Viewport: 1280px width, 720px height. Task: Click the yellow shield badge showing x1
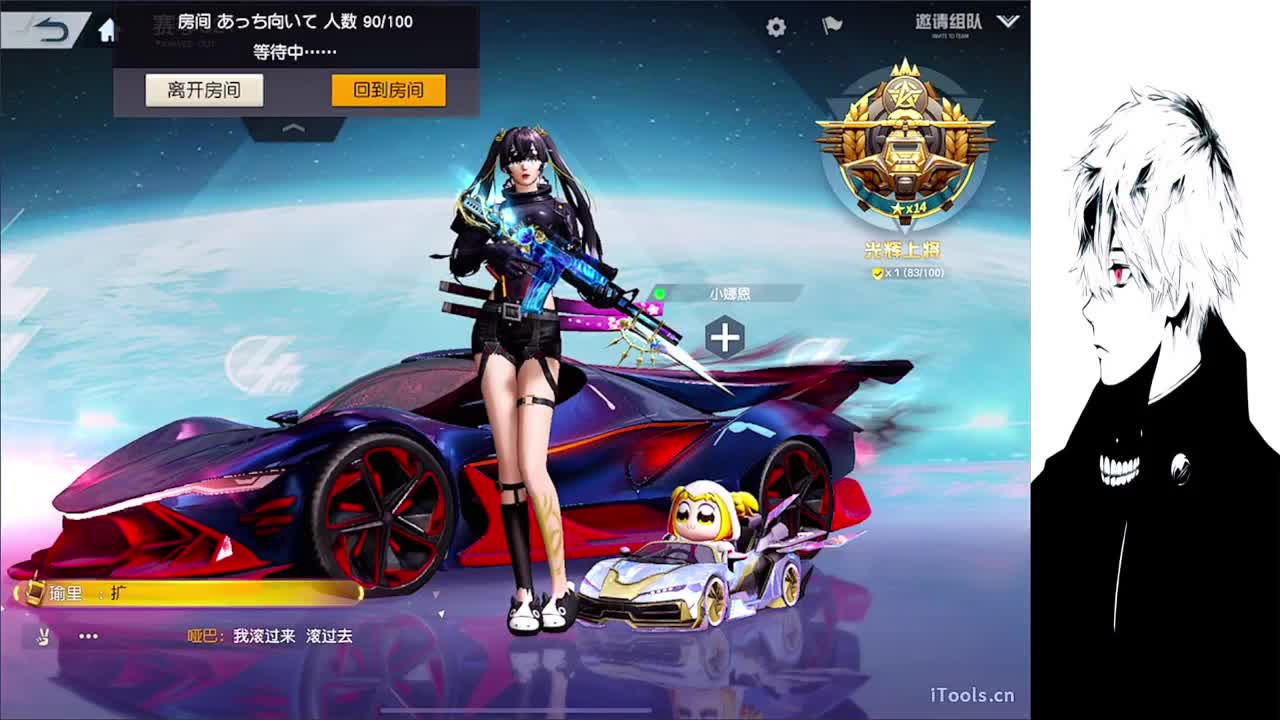[877, 273]
